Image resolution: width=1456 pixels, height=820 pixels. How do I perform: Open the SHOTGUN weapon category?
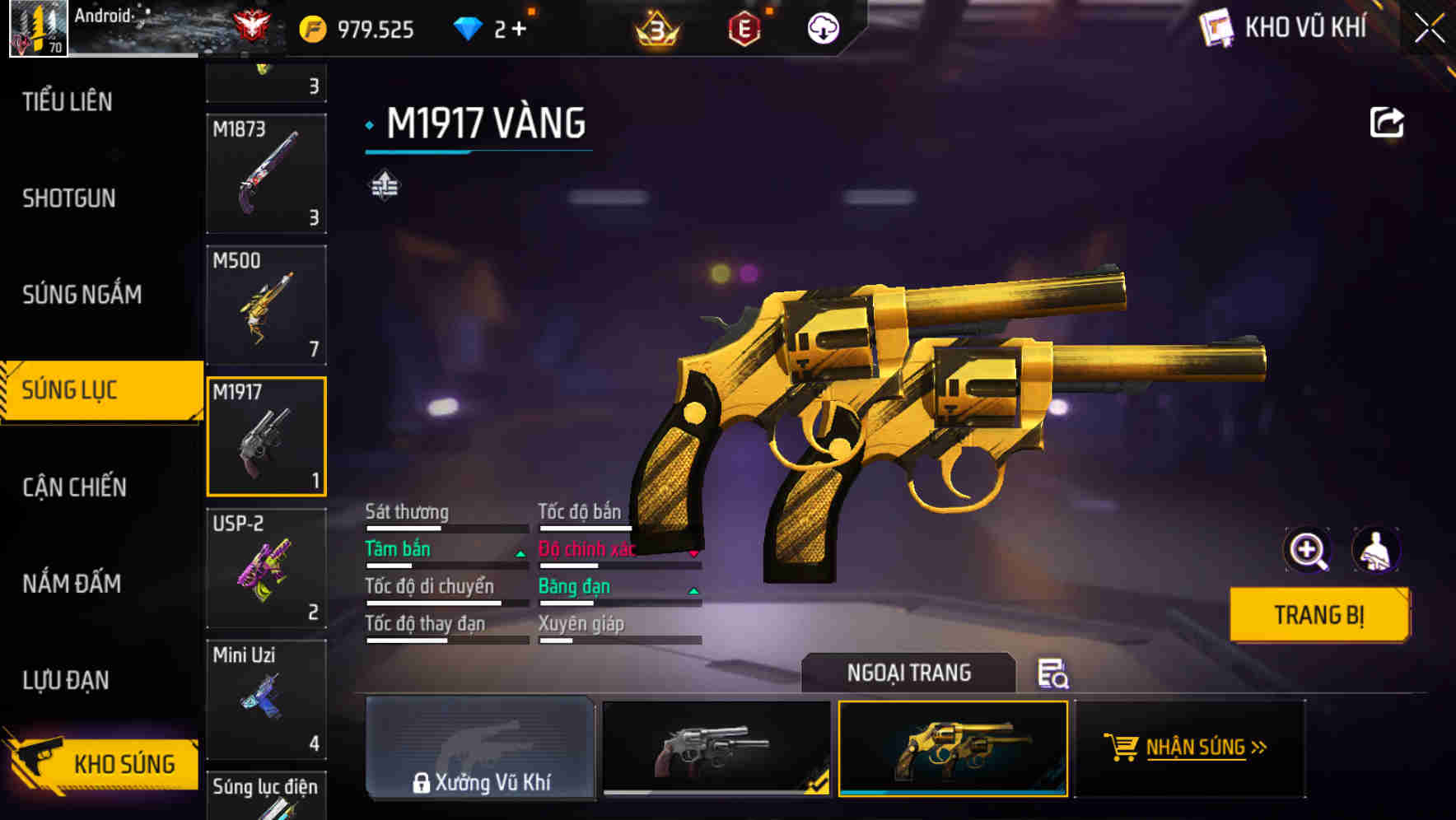coord(70,198)
